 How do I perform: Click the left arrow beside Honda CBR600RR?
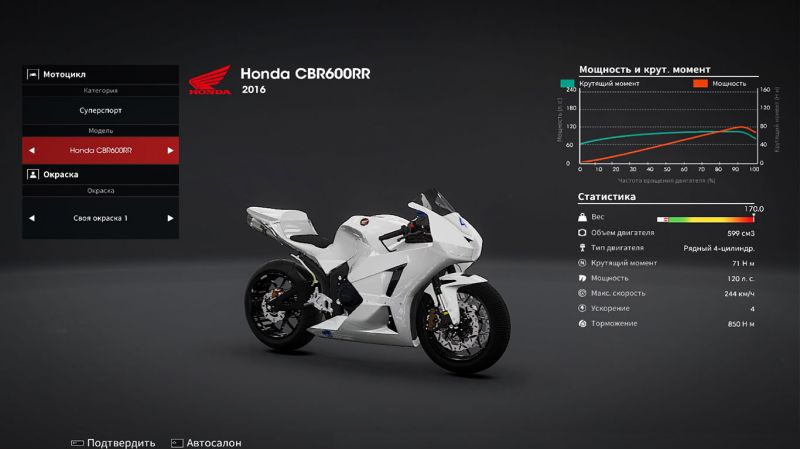pos(31,151)
